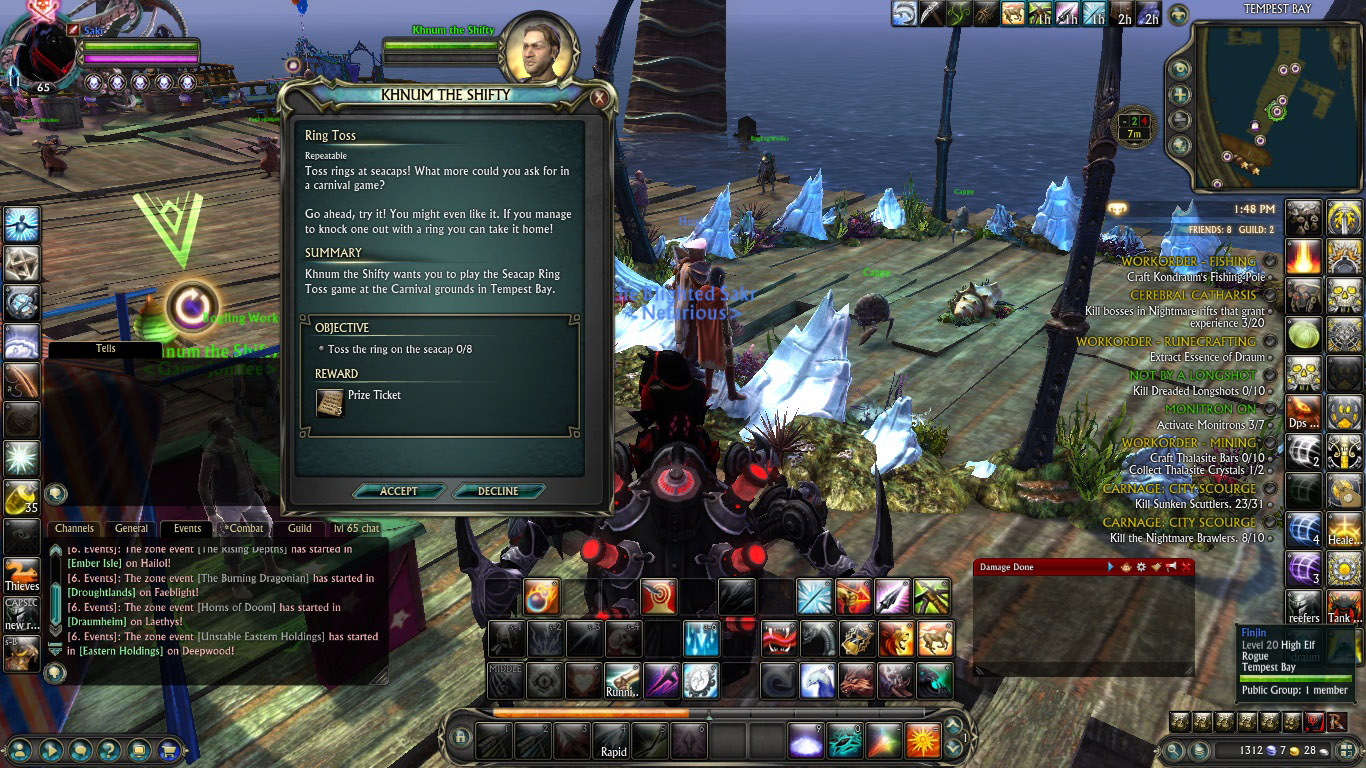Toggle the action bar lock button

pos(460,737)
